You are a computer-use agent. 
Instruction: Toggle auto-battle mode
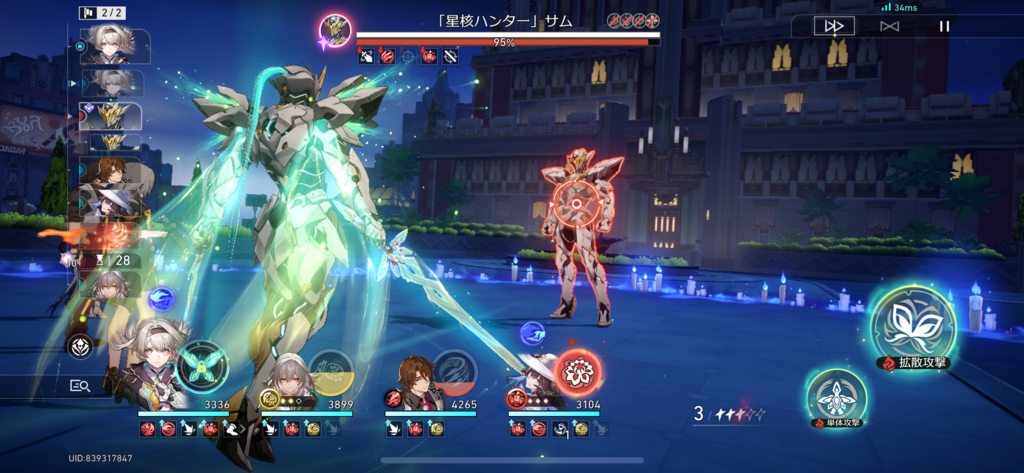click(889, 27)
